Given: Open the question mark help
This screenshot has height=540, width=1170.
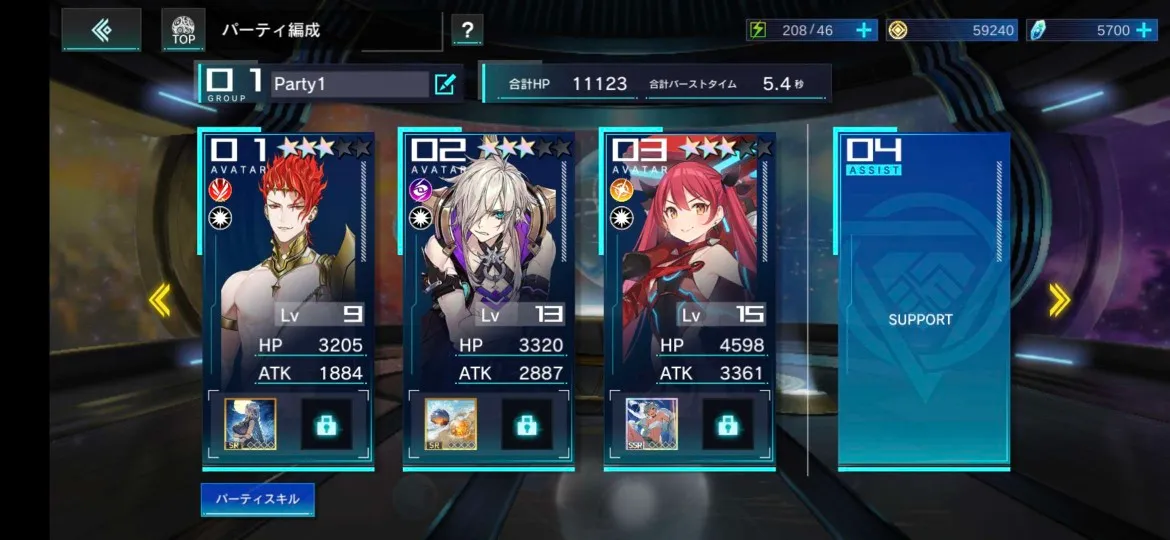Looking at the screenshot, I should pos(467,30).
